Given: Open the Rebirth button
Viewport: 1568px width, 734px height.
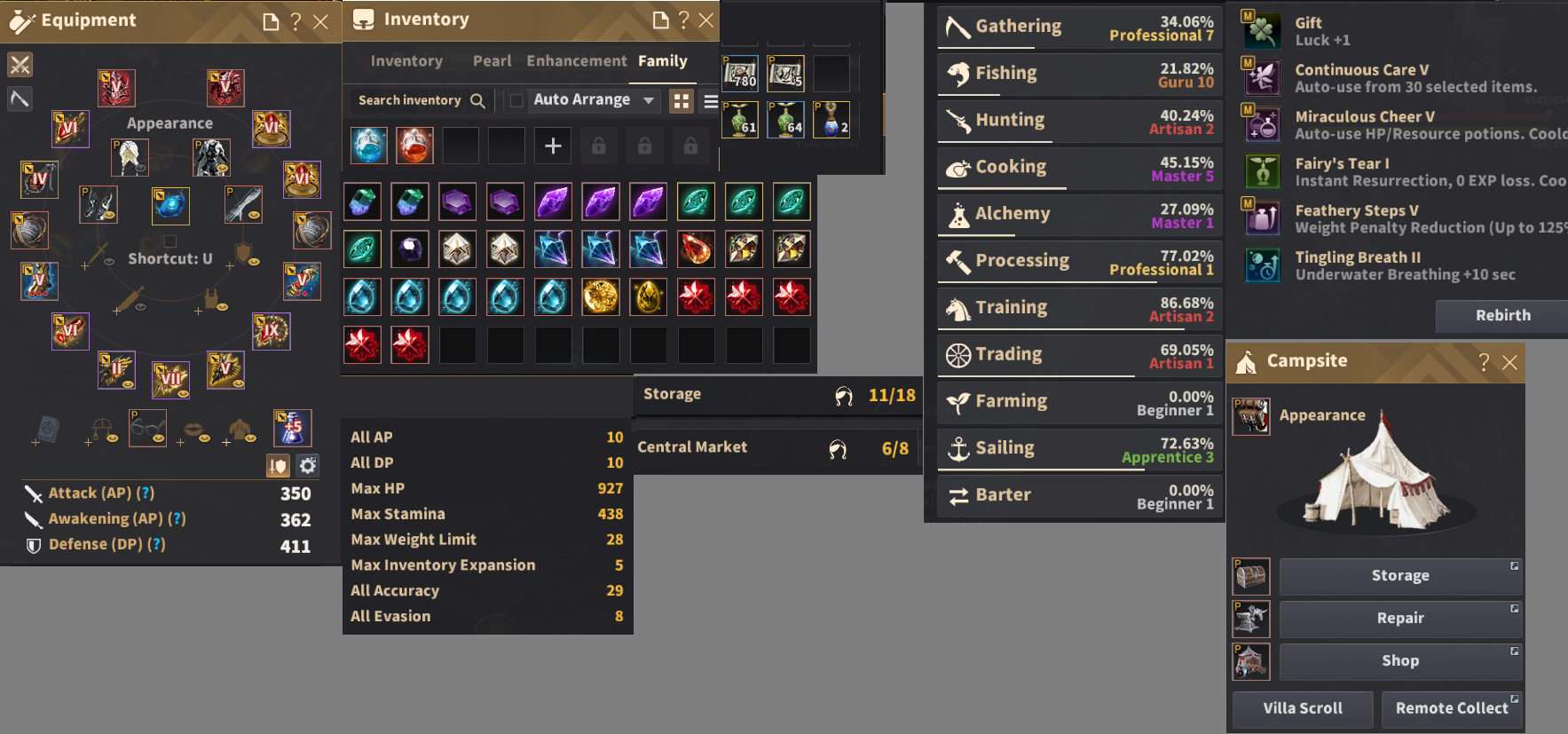Looking at the screenshot, I should click(1502, 315).
